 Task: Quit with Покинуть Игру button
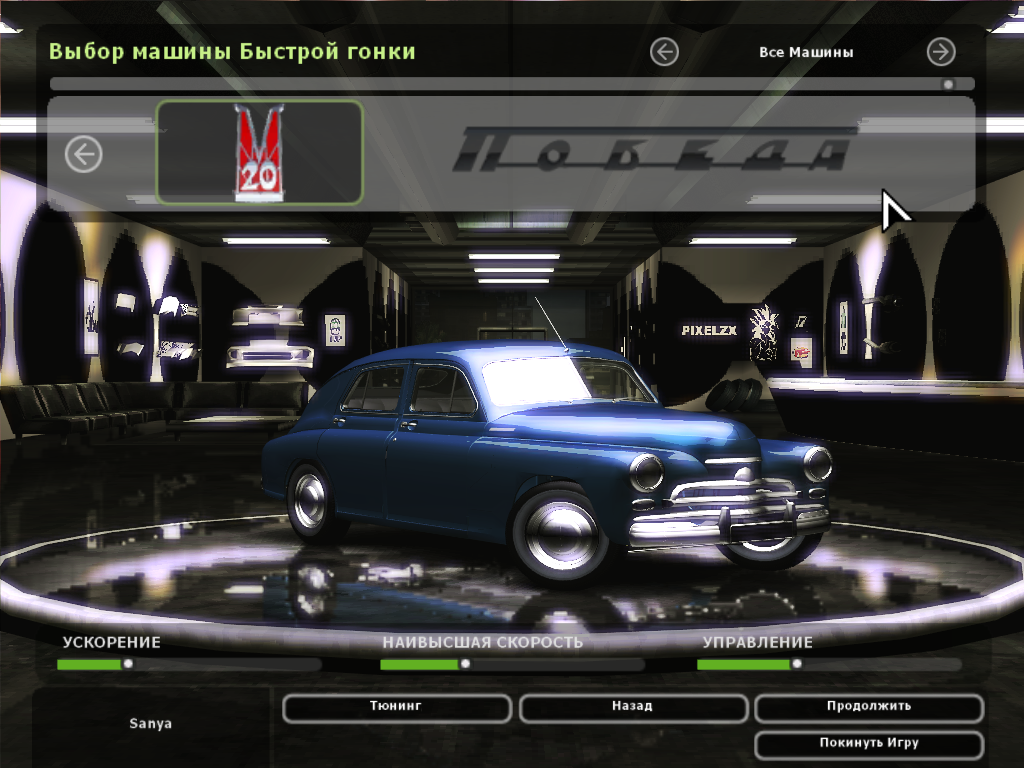tap(868, 744)
